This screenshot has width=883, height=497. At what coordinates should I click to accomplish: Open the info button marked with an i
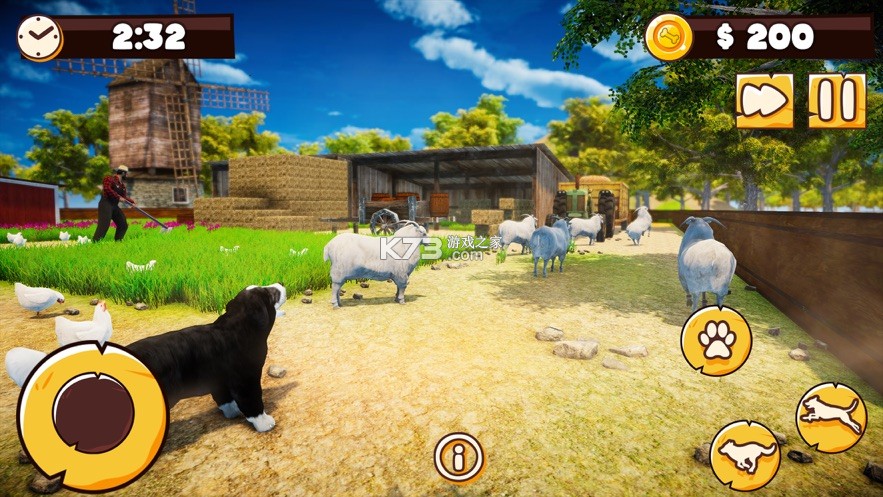click(459, 458)
